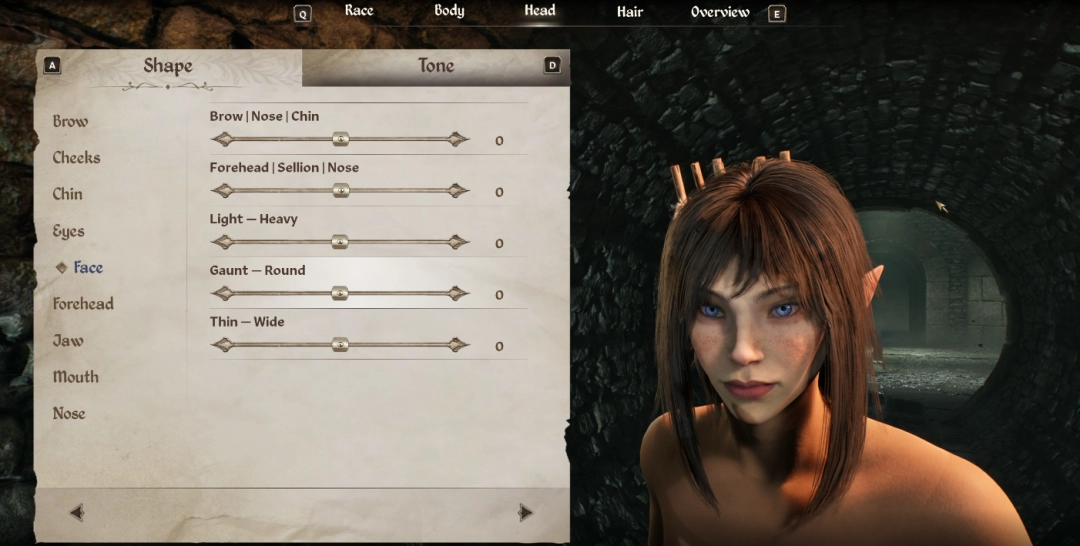Open the Eyes category
The height and width of the screenshot is (546, 1080).
[x=68, y=231]
